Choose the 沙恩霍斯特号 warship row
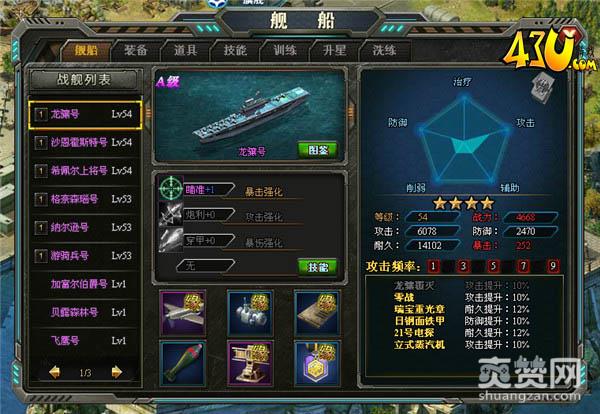Screen dimensions: 600x414 click(85, 143)
